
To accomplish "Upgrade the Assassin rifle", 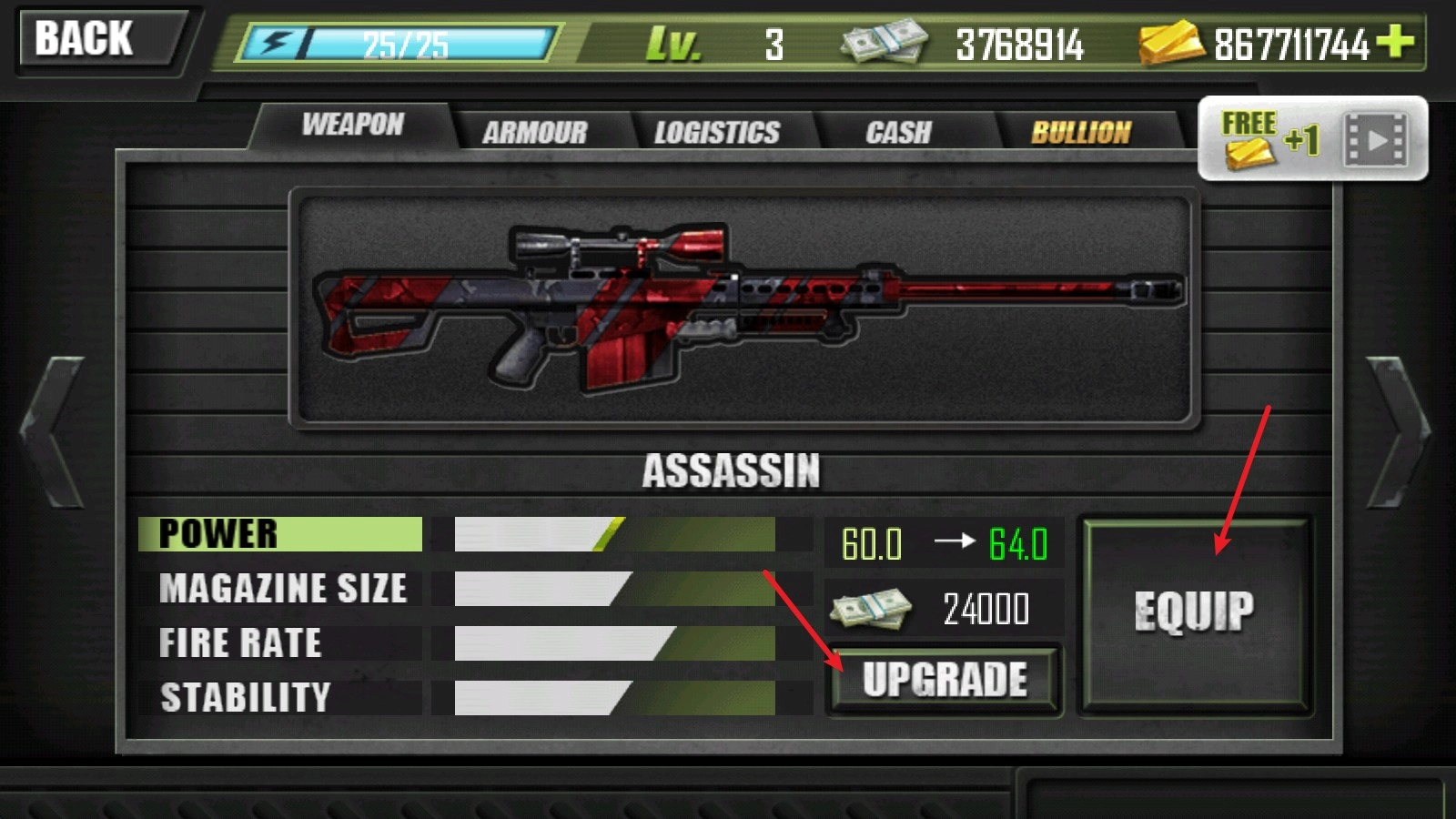I will coord(945,680).
